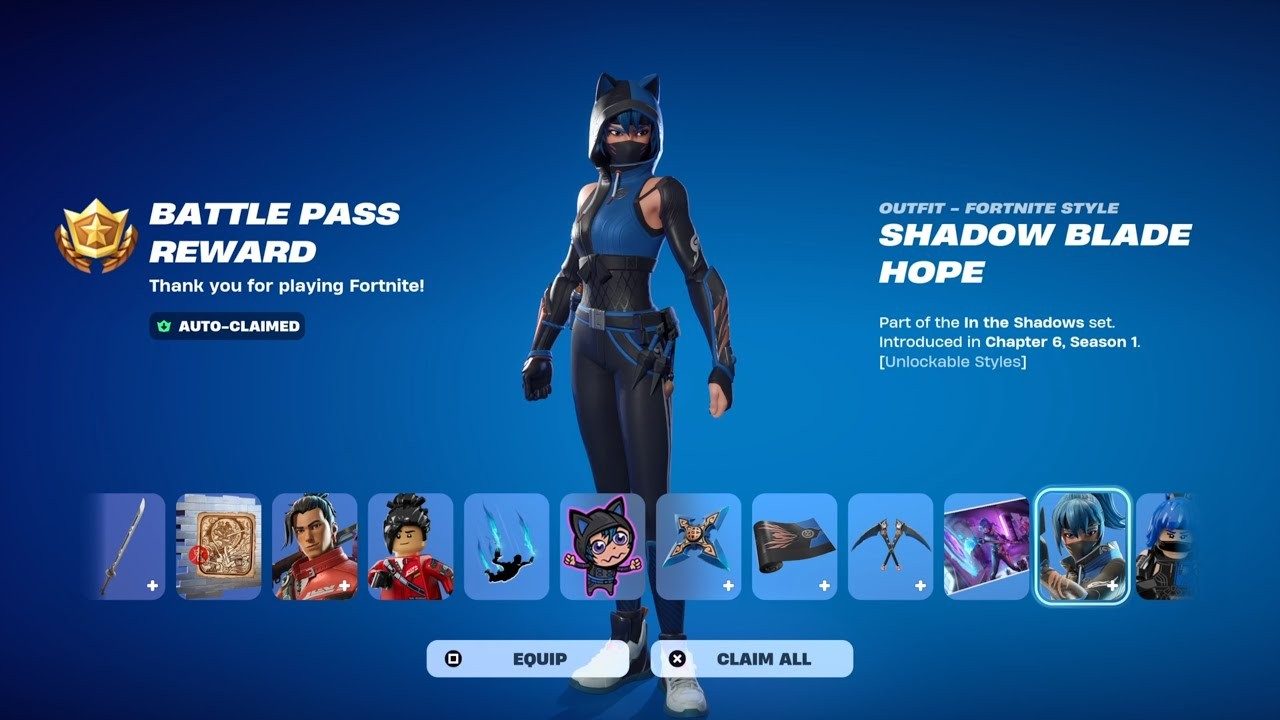
Task: Select the teal skydiving contrail reward
Action: coord(506,545)
